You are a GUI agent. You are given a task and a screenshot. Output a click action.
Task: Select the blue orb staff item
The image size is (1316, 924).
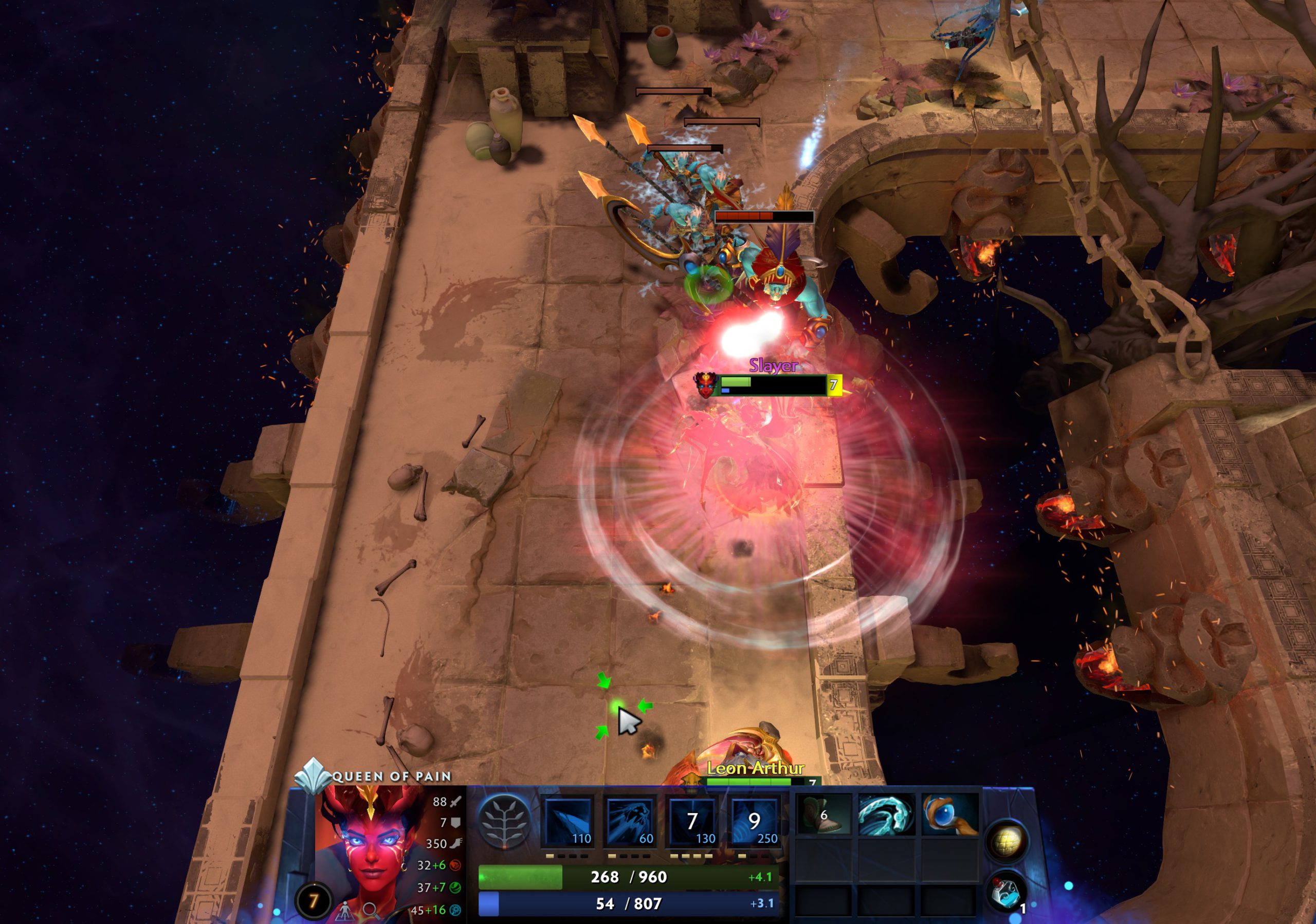pos(948,815)
